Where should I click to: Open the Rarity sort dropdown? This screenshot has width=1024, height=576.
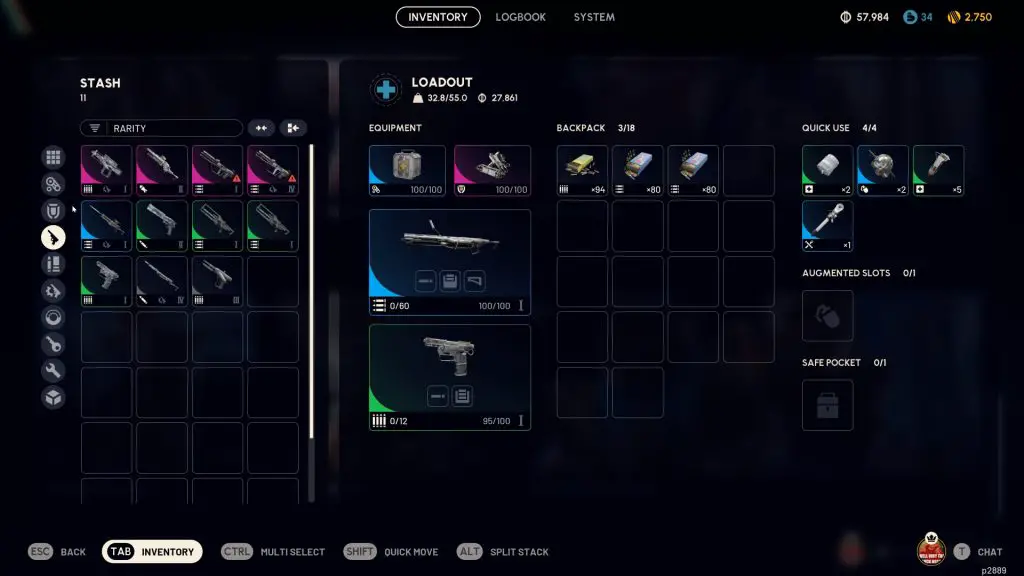(161, 128)
